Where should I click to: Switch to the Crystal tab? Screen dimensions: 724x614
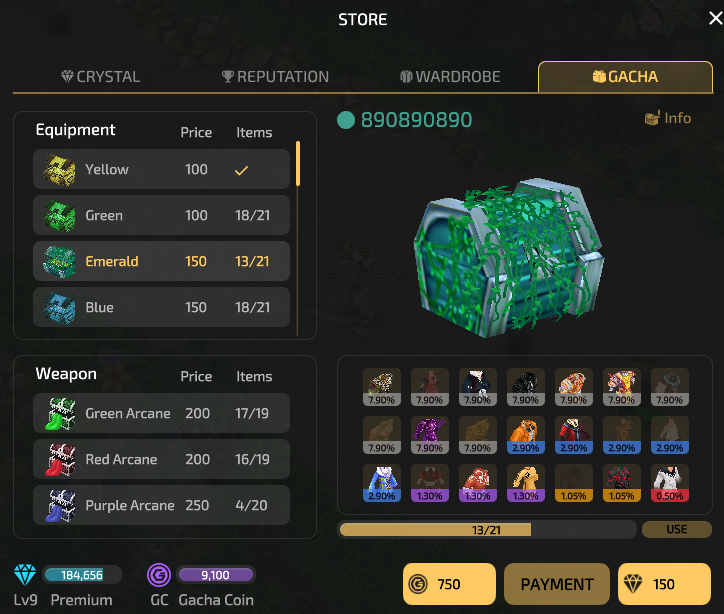click(100, 77)
